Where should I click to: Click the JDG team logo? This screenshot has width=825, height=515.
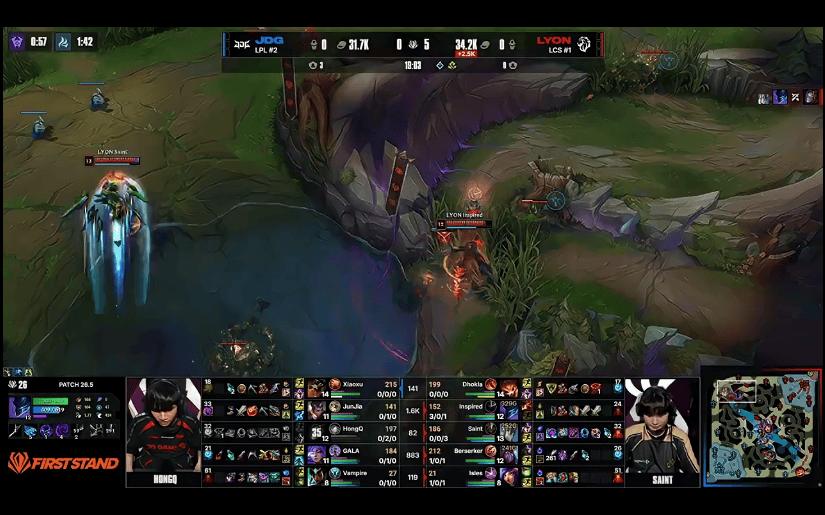tap(240, 44)
